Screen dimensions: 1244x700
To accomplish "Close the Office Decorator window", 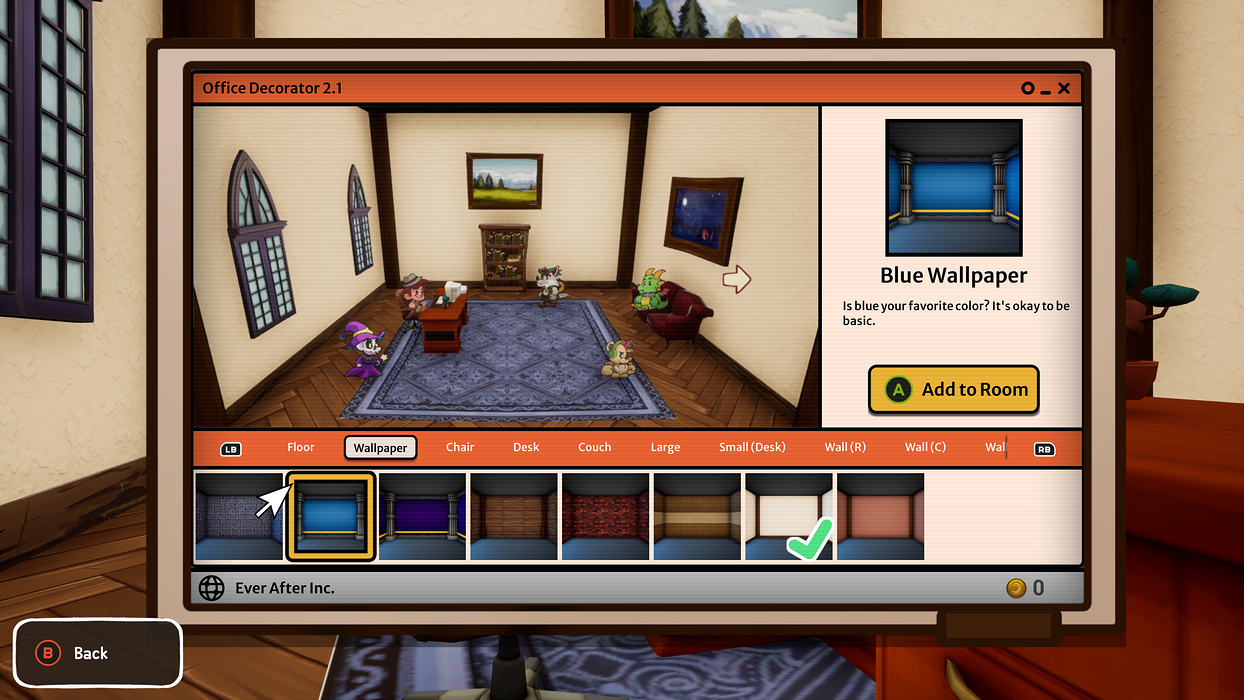I will (x=1064, y=88).
